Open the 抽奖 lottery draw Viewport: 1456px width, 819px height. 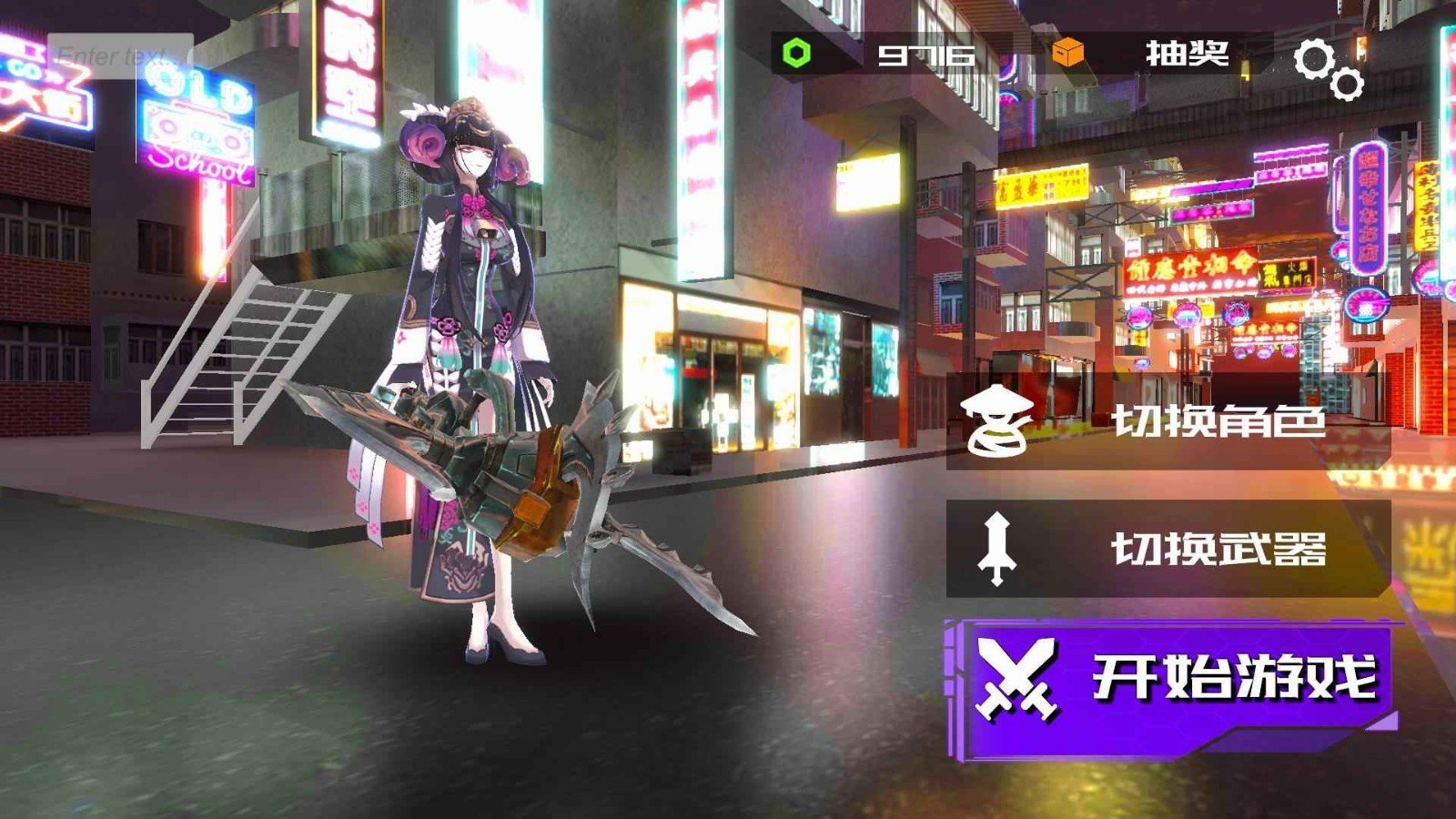pyautogui.click(x=1186, y=55)
